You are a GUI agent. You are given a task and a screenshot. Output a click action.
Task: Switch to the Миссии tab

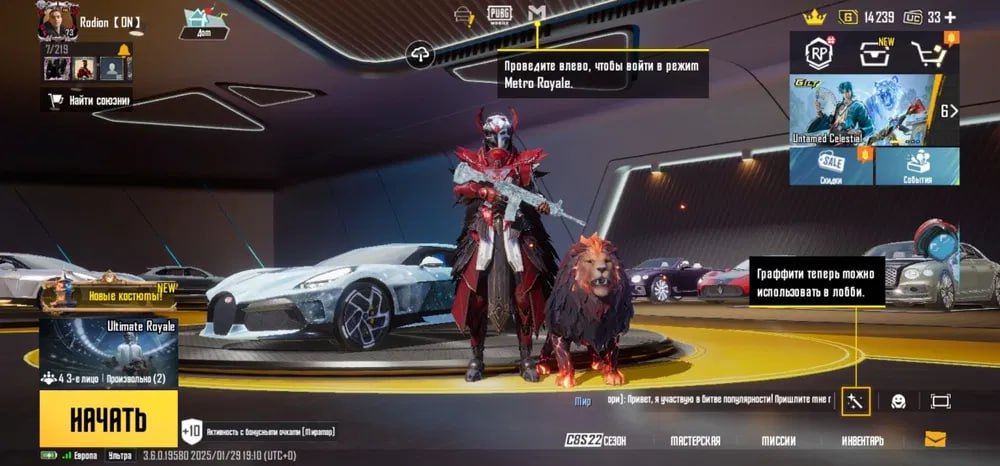click(777, 441)
